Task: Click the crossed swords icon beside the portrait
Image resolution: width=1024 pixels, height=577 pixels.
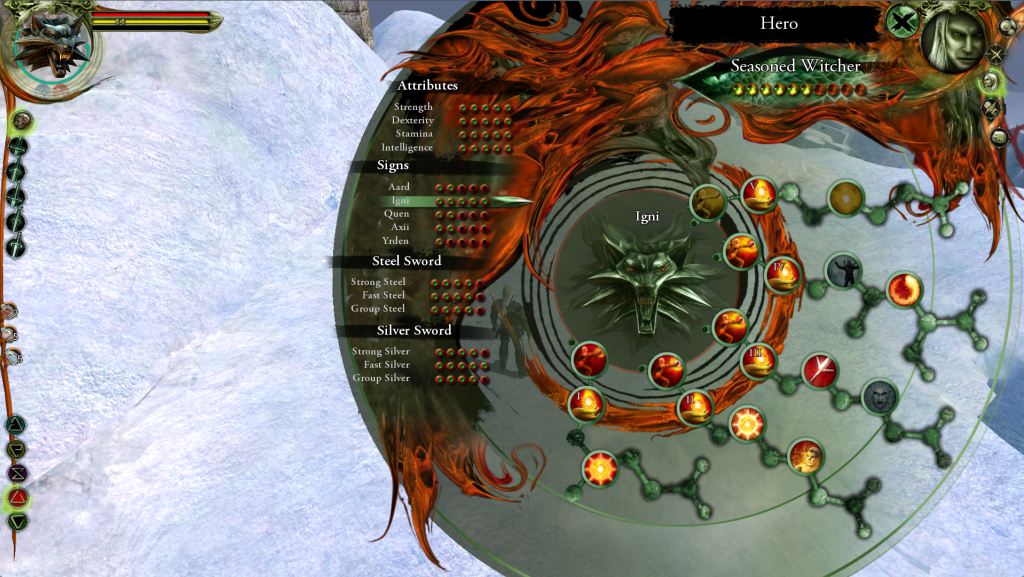Action: [x=996, y=55]
